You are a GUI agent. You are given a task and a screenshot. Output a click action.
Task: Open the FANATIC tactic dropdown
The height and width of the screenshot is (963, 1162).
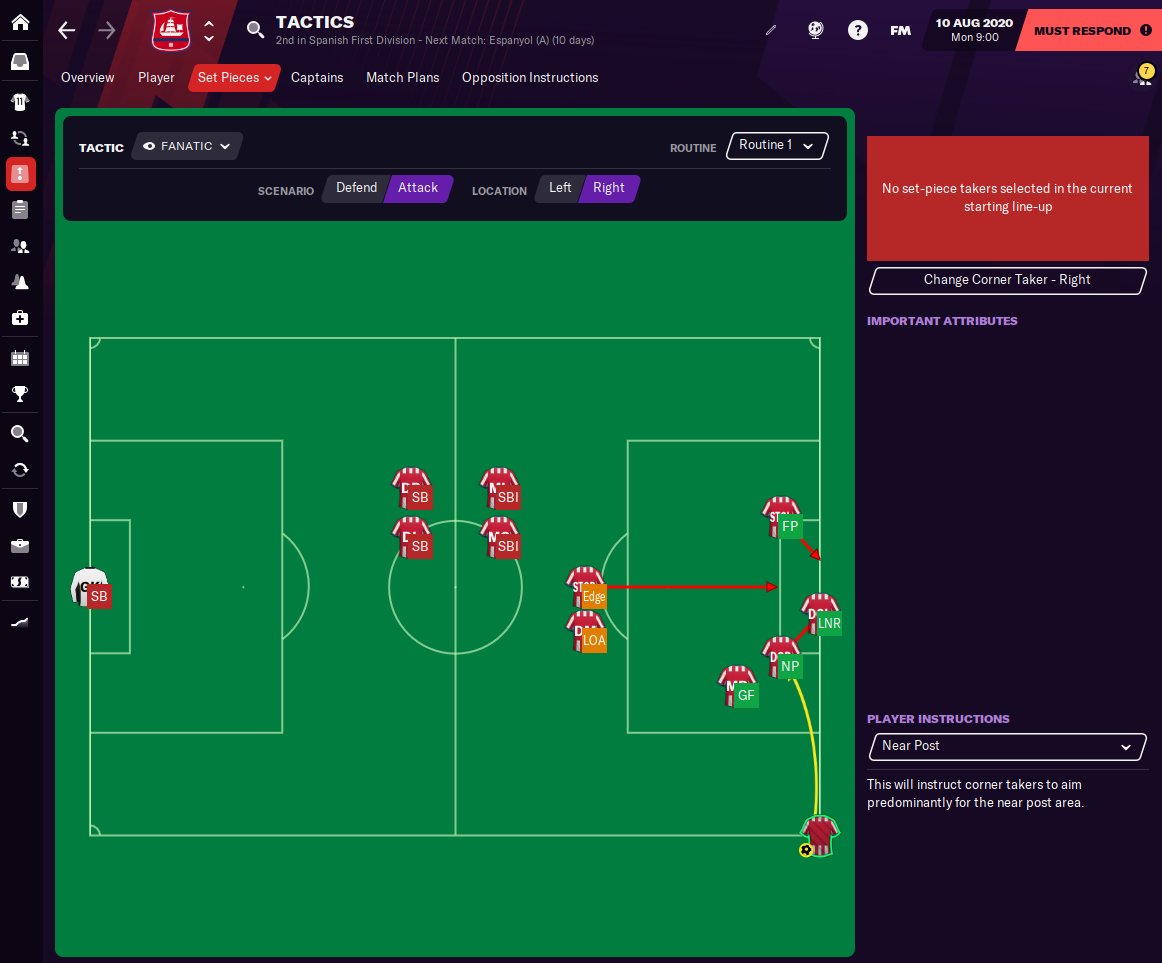coord(187,146)
